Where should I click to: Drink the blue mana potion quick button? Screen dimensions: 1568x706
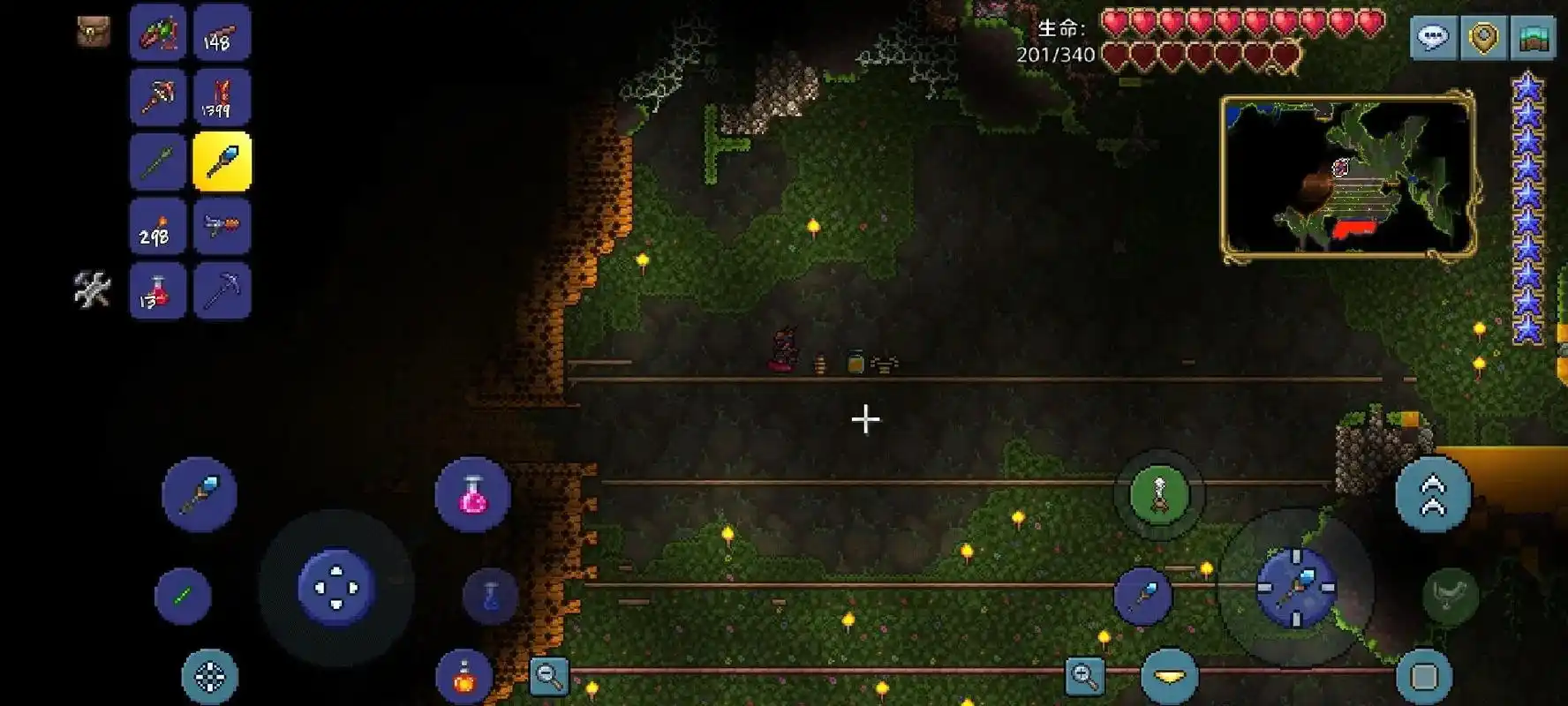490,596
